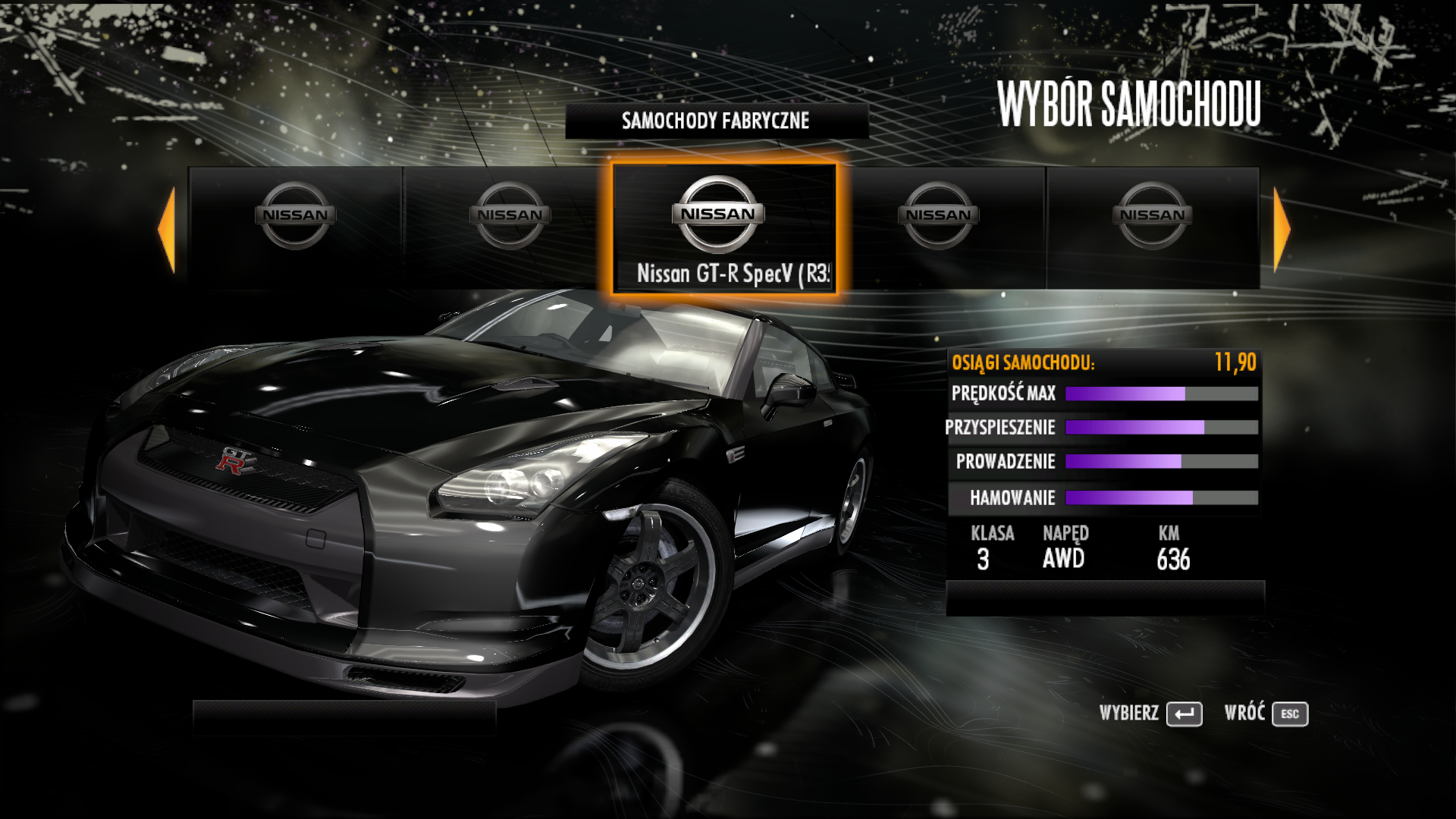The height and width of the screenshot is (819, 1456).
Task: Show previous cars with the left orange arrow
Action: (168, 229)
